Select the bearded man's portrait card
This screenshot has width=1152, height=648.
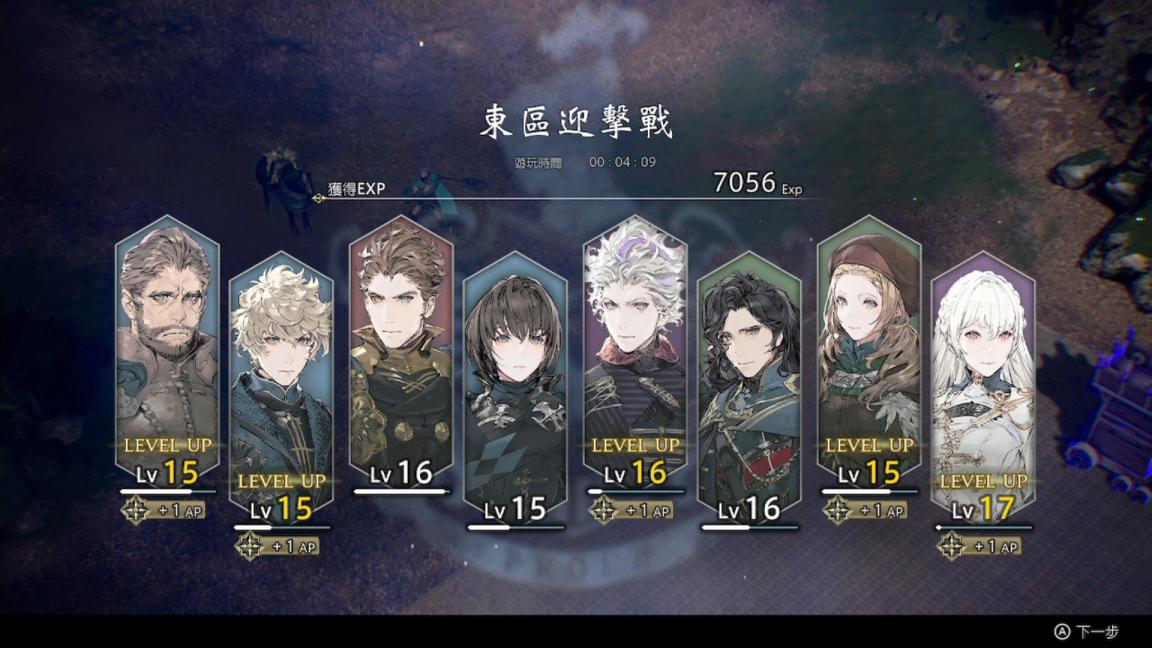[167, 340]
